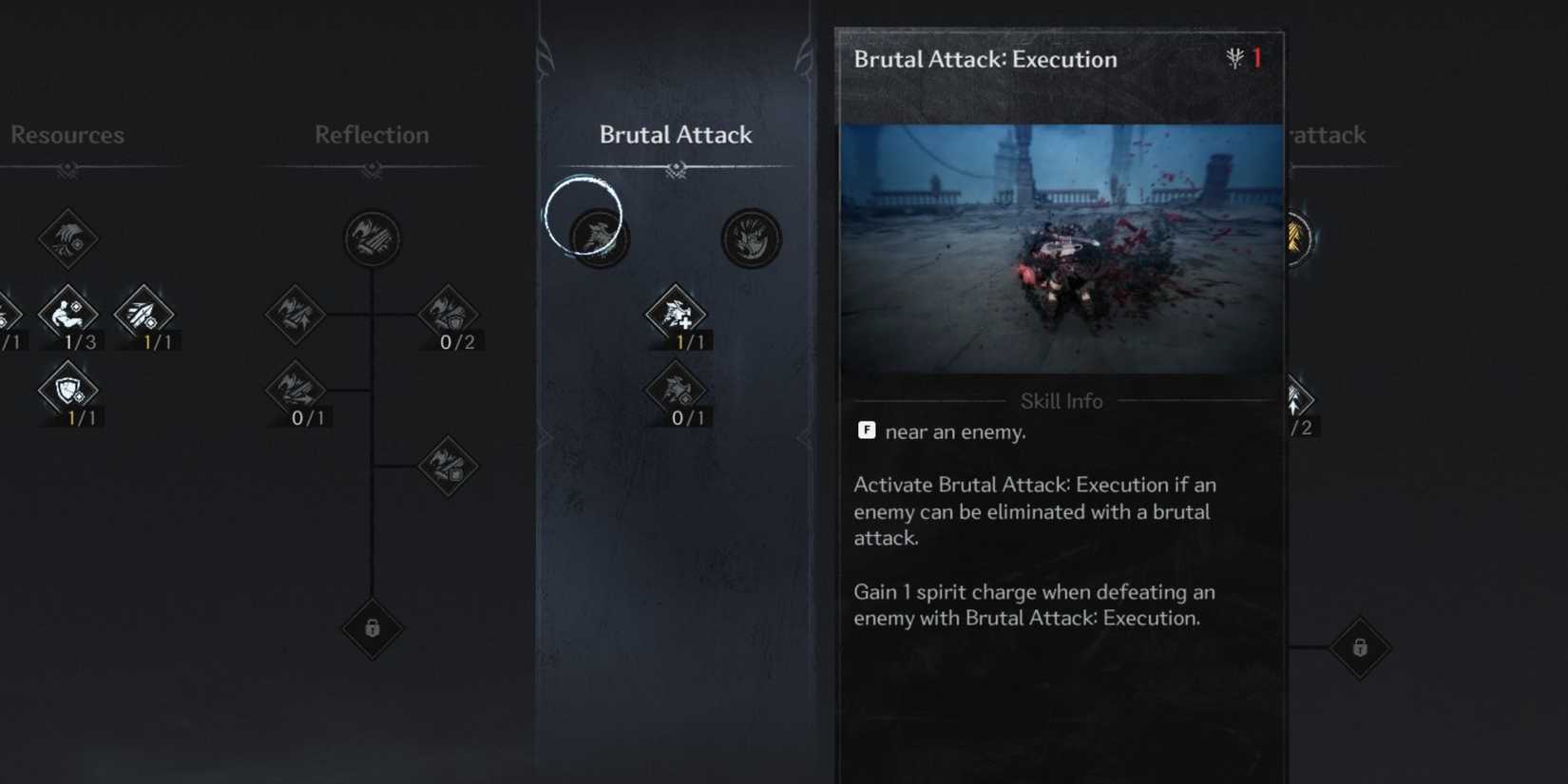Select the Brutal Attack tab

676,135
